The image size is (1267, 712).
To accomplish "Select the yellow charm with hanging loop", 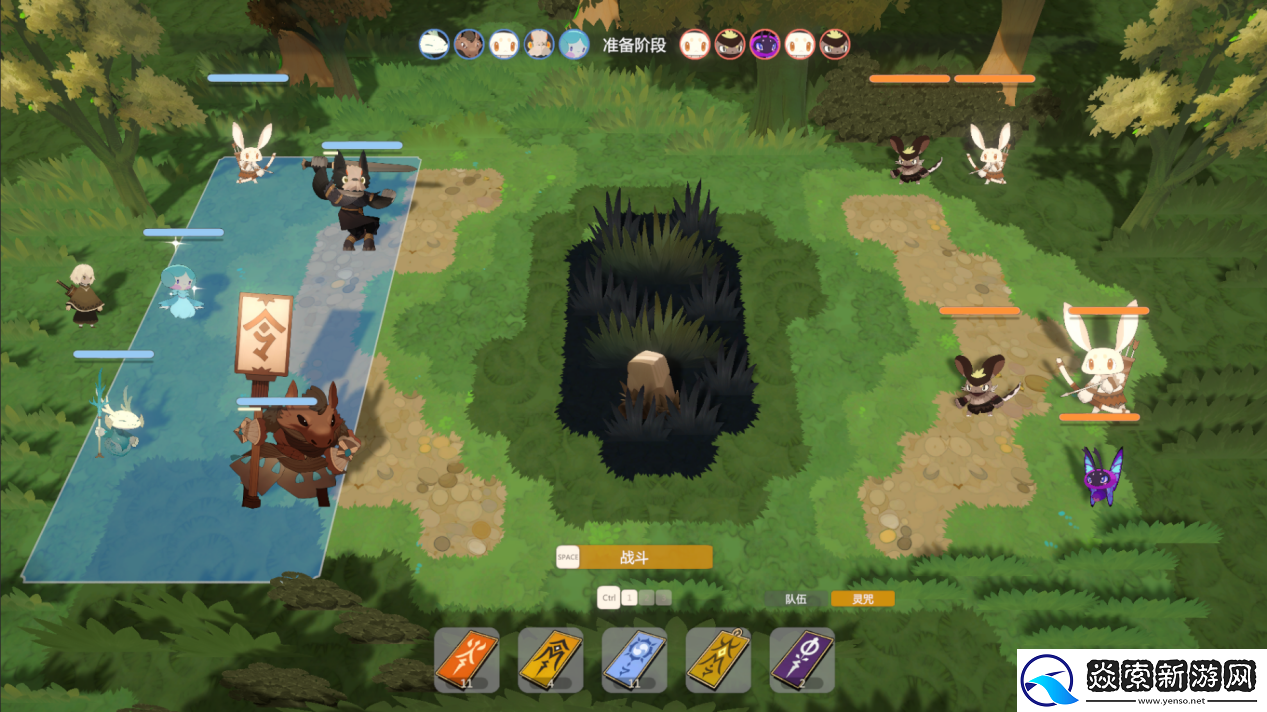I will pos(718,659).
